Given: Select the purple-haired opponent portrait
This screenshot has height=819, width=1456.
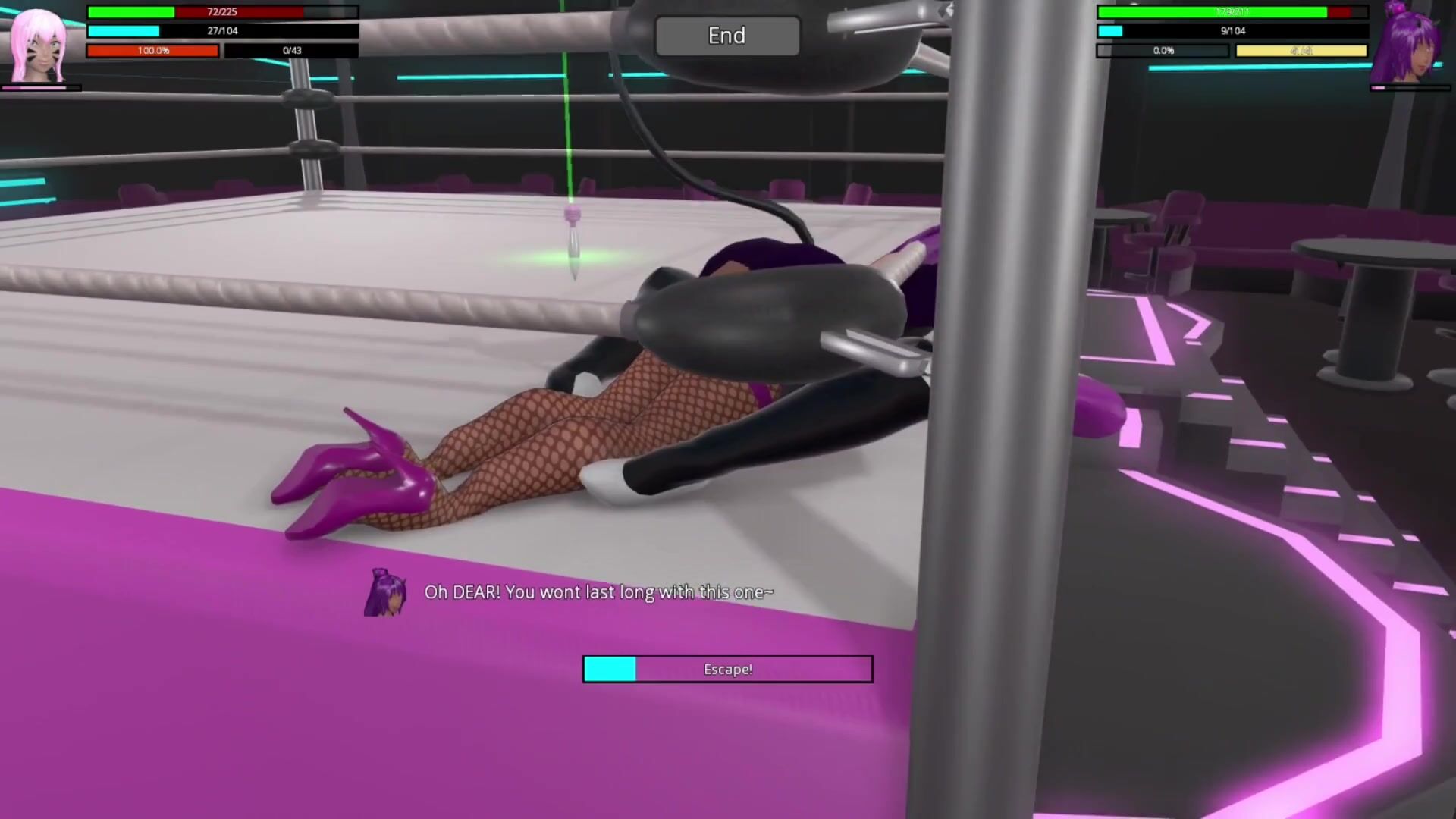Looking at the screenshot, I should 1410,44.
